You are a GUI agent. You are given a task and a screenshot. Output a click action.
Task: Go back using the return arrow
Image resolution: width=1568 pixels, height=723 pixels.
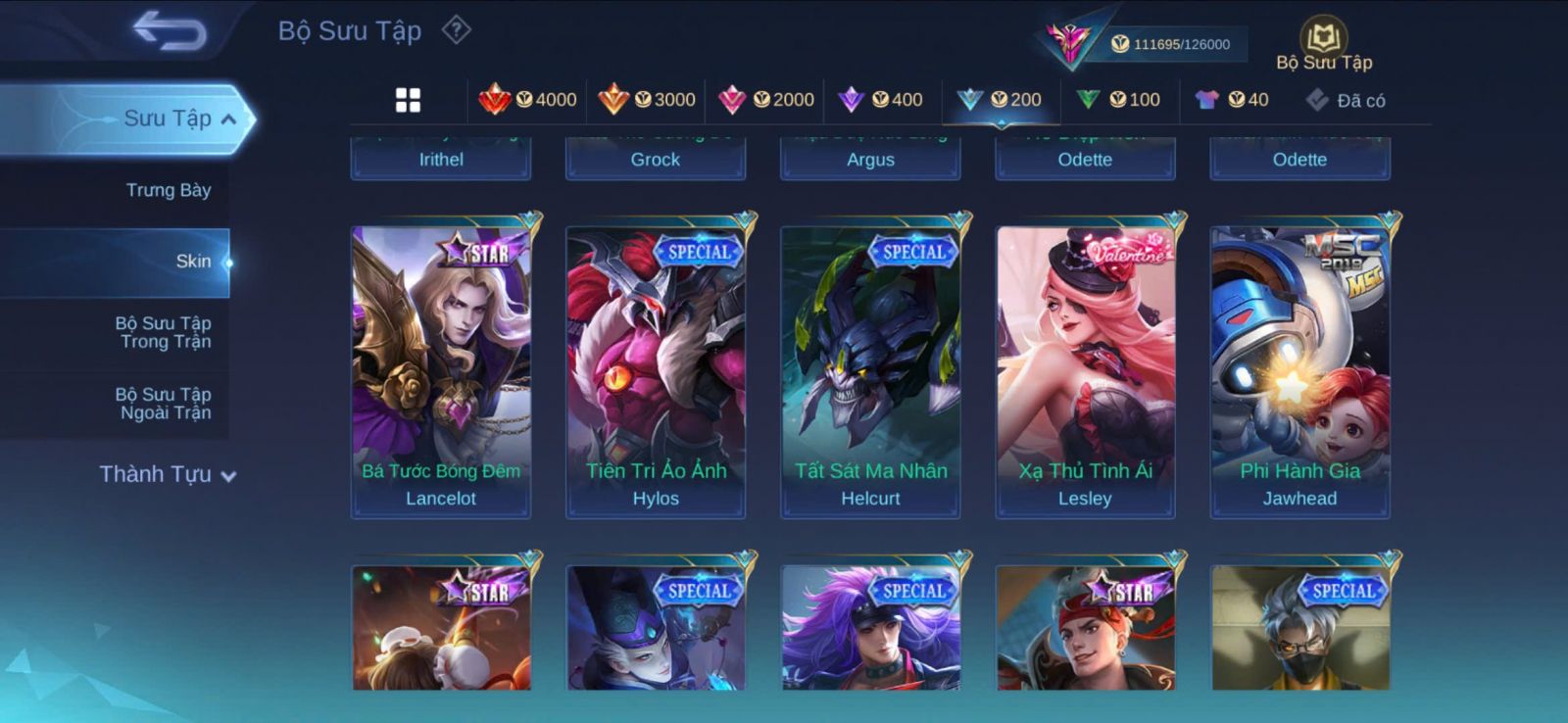coord(170,30)
